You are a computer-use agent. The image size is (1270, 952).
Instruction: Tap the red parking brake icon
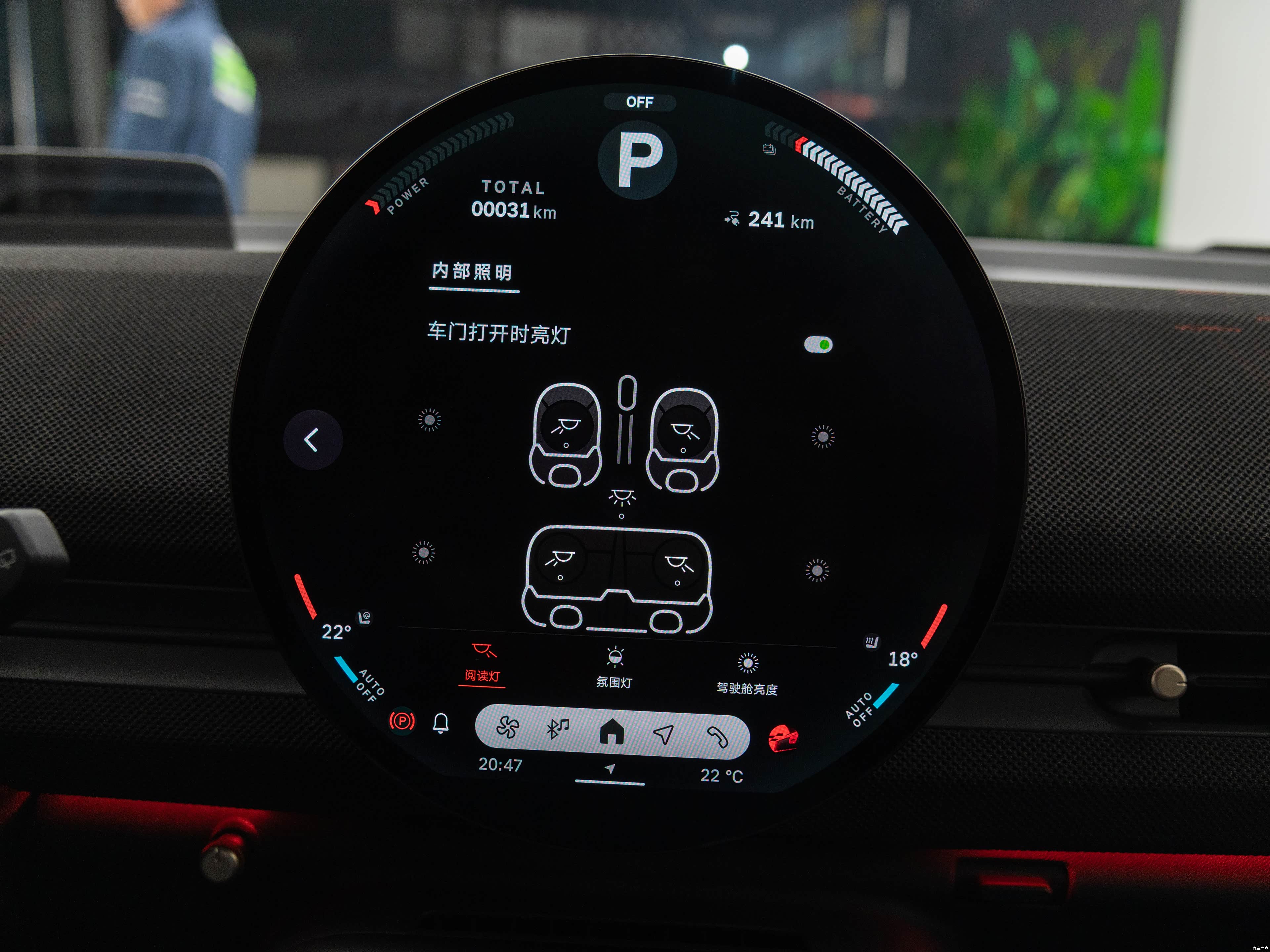click(x=402, y=720)
